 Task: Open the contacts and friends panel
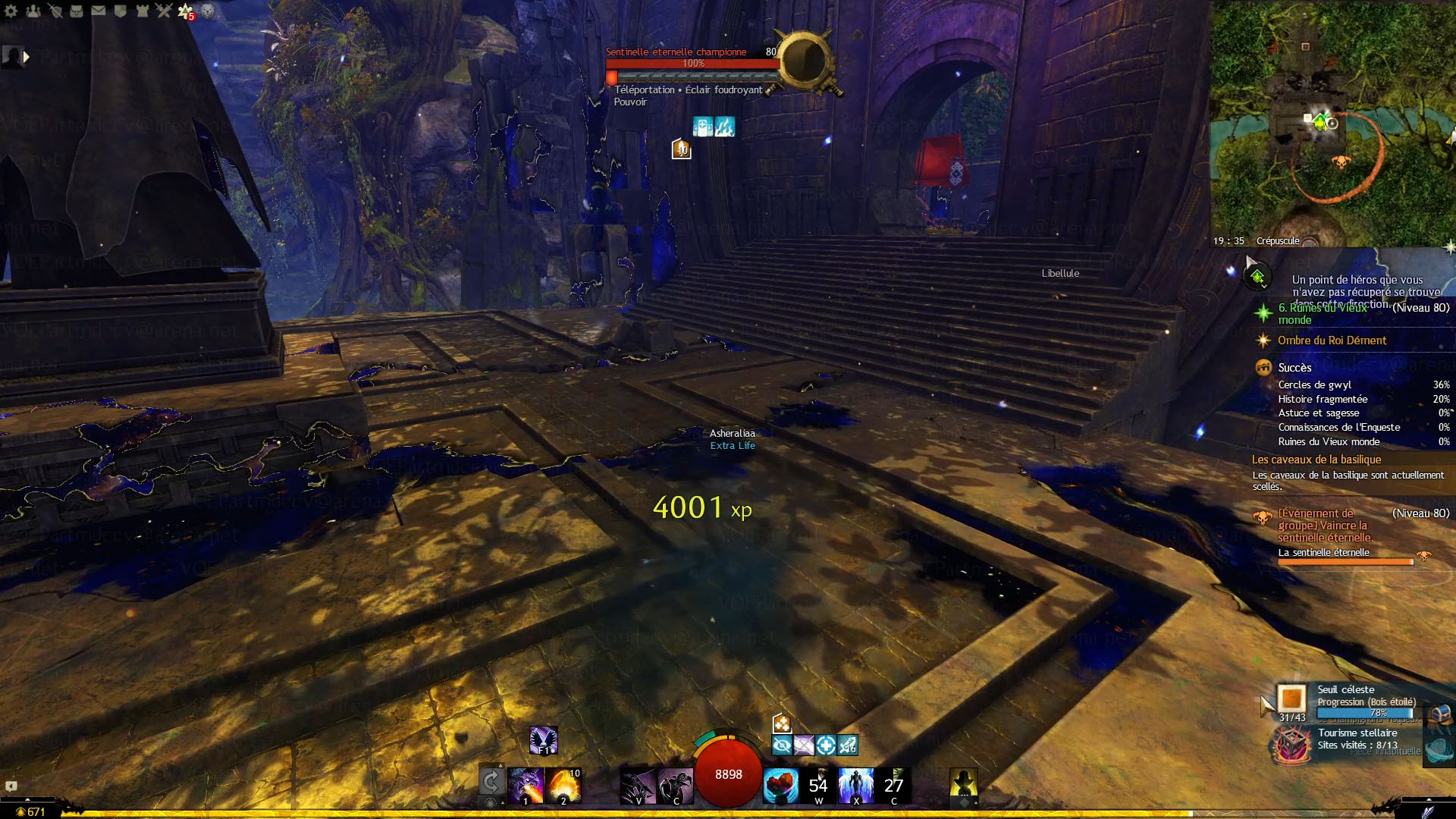click(33, 11)
